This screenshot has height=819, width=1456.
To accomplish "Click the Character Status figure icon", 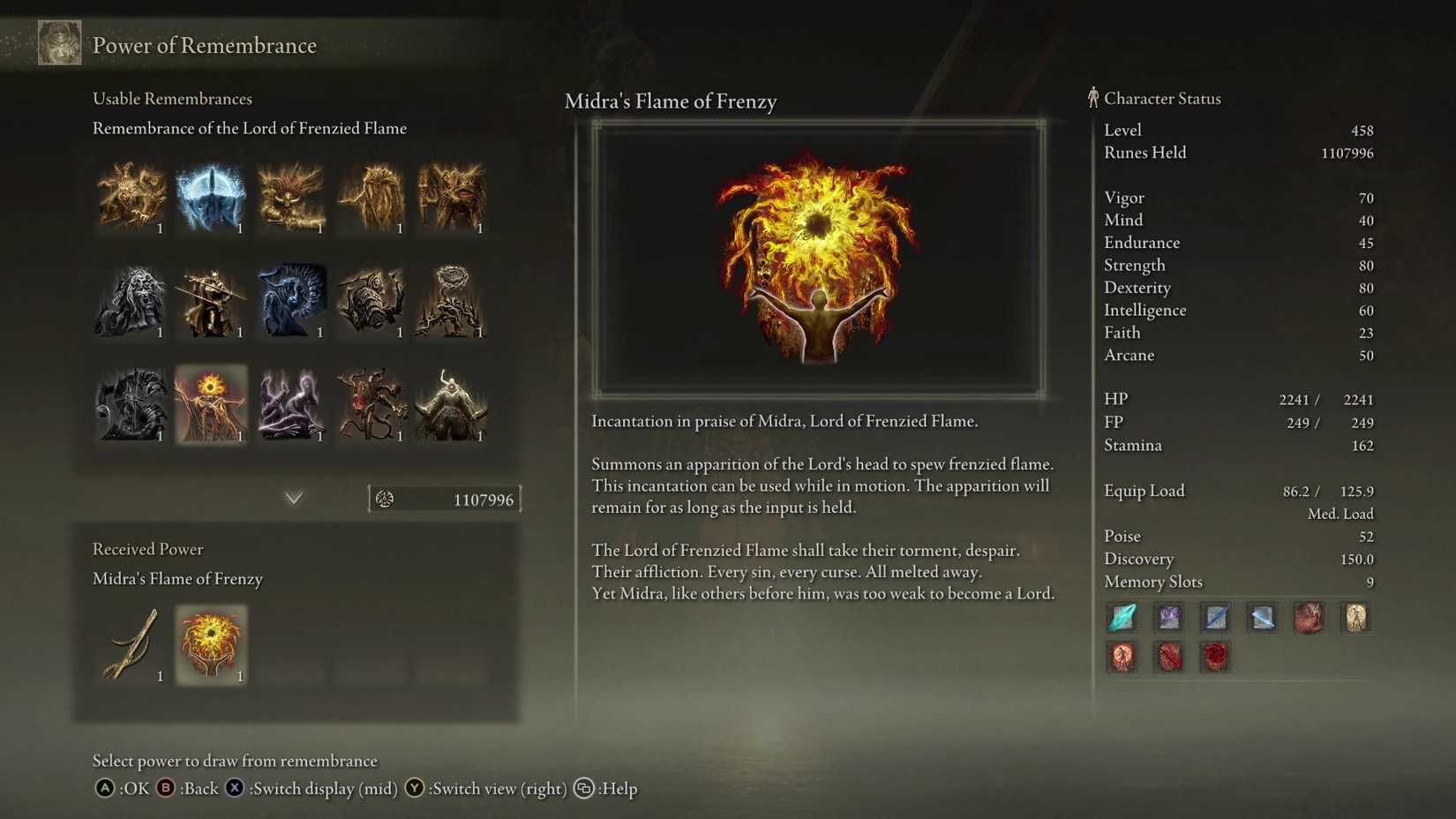I will (1093, 98).
